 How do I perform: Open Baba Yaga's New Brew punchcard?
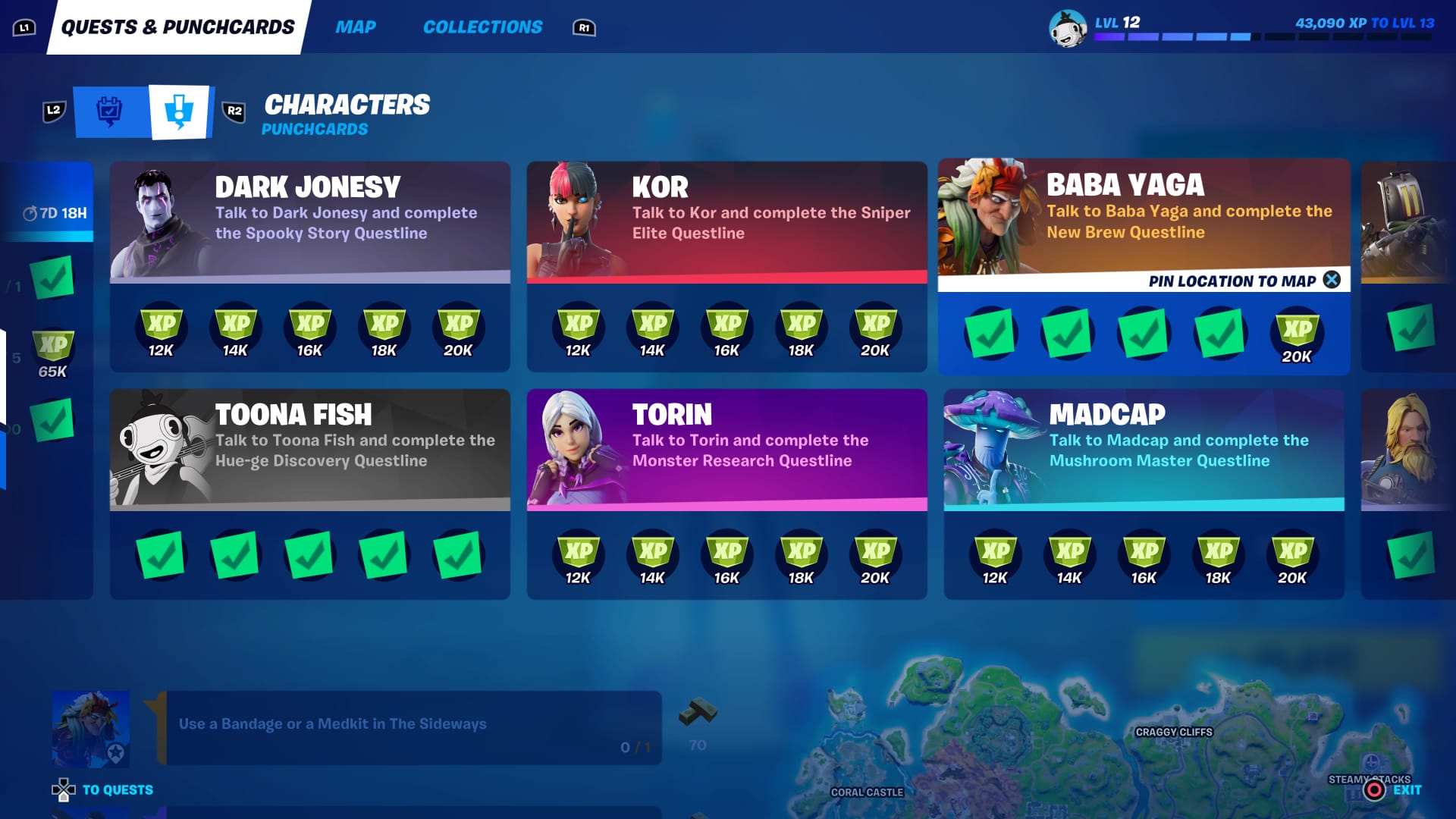(1144, 216)
